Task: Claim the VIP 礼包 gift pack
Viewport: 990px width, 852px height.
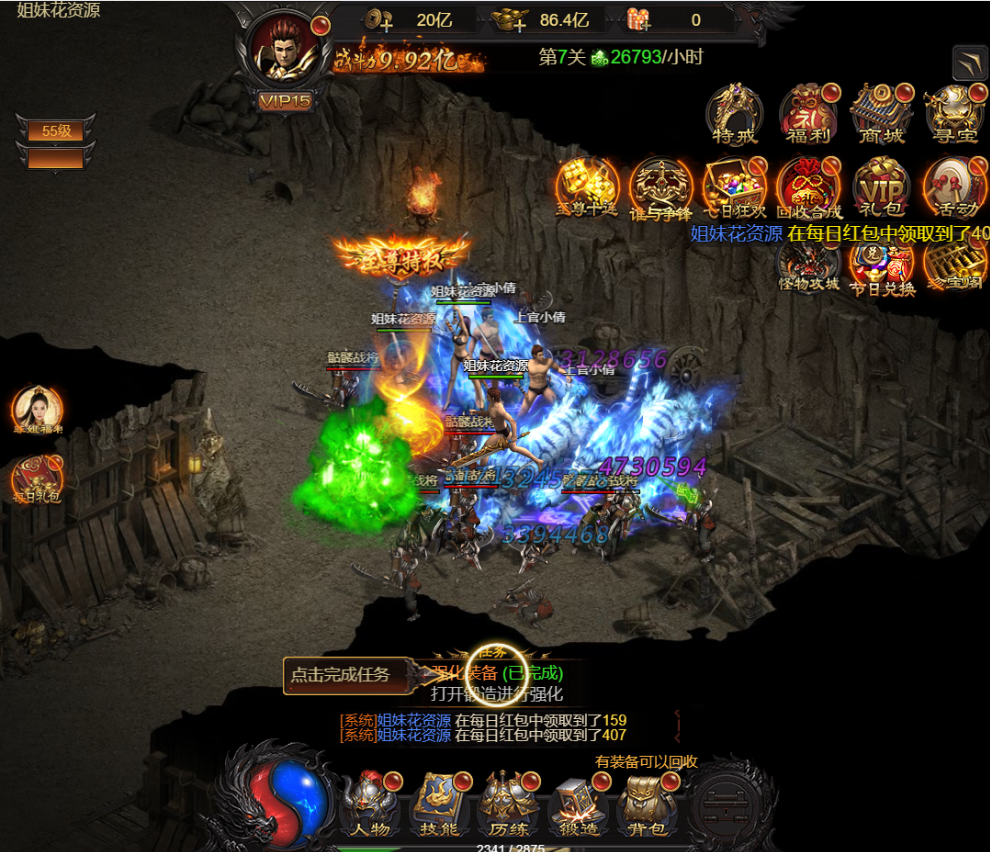Action: (x=881, y=187)
